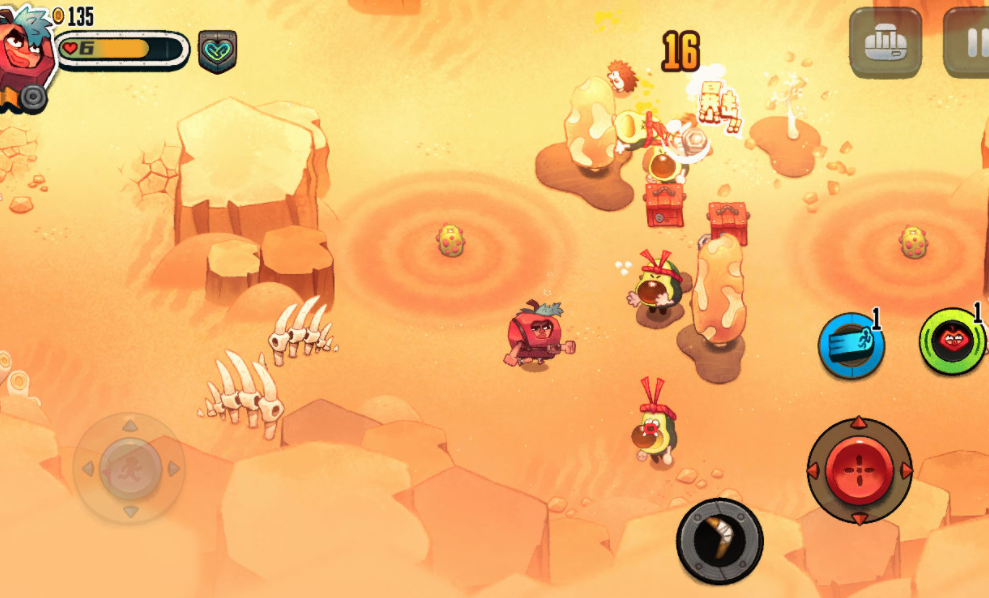989x598 pixels.
Task: Tap the movement joystick with running figure
Action: (129, 467)
